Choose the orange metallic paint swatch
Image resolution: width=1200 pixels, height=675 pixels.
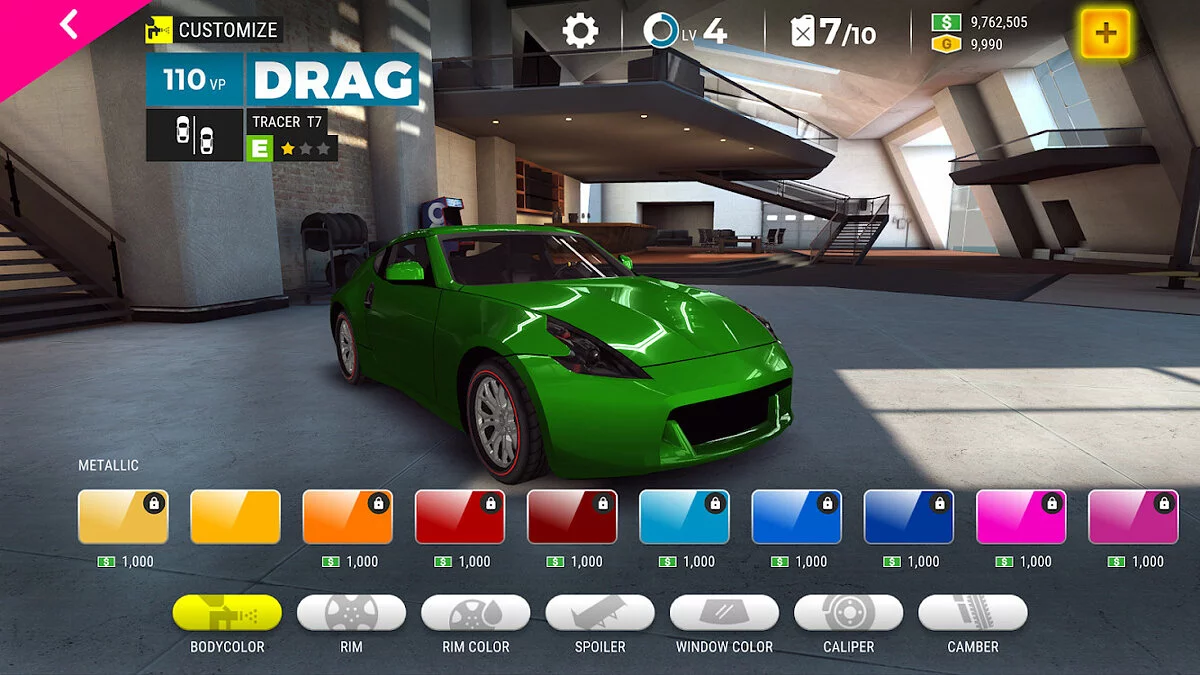347,517
